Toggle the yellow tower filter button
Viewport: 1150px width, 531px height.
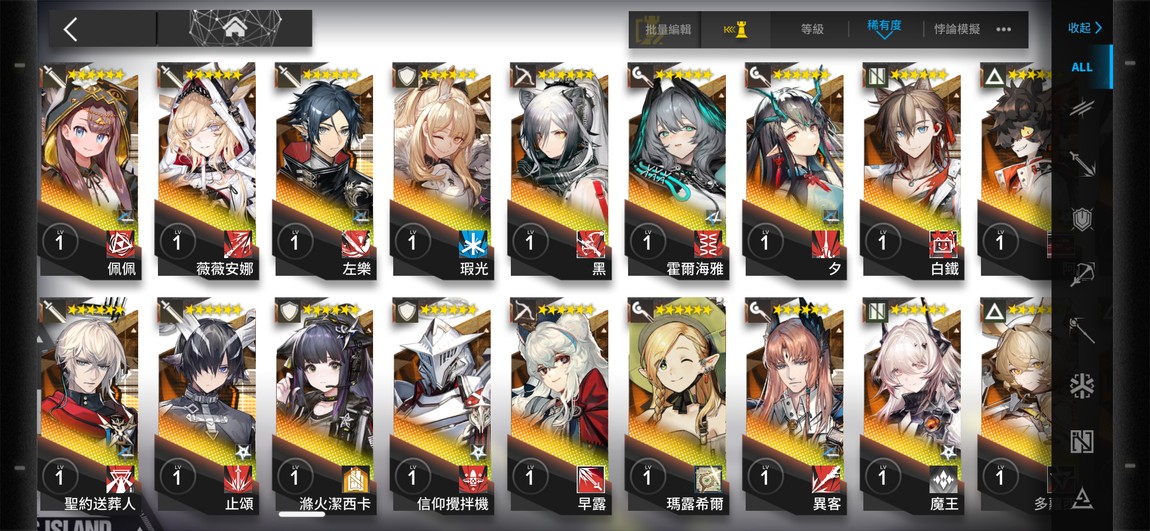tap(736, 30)
